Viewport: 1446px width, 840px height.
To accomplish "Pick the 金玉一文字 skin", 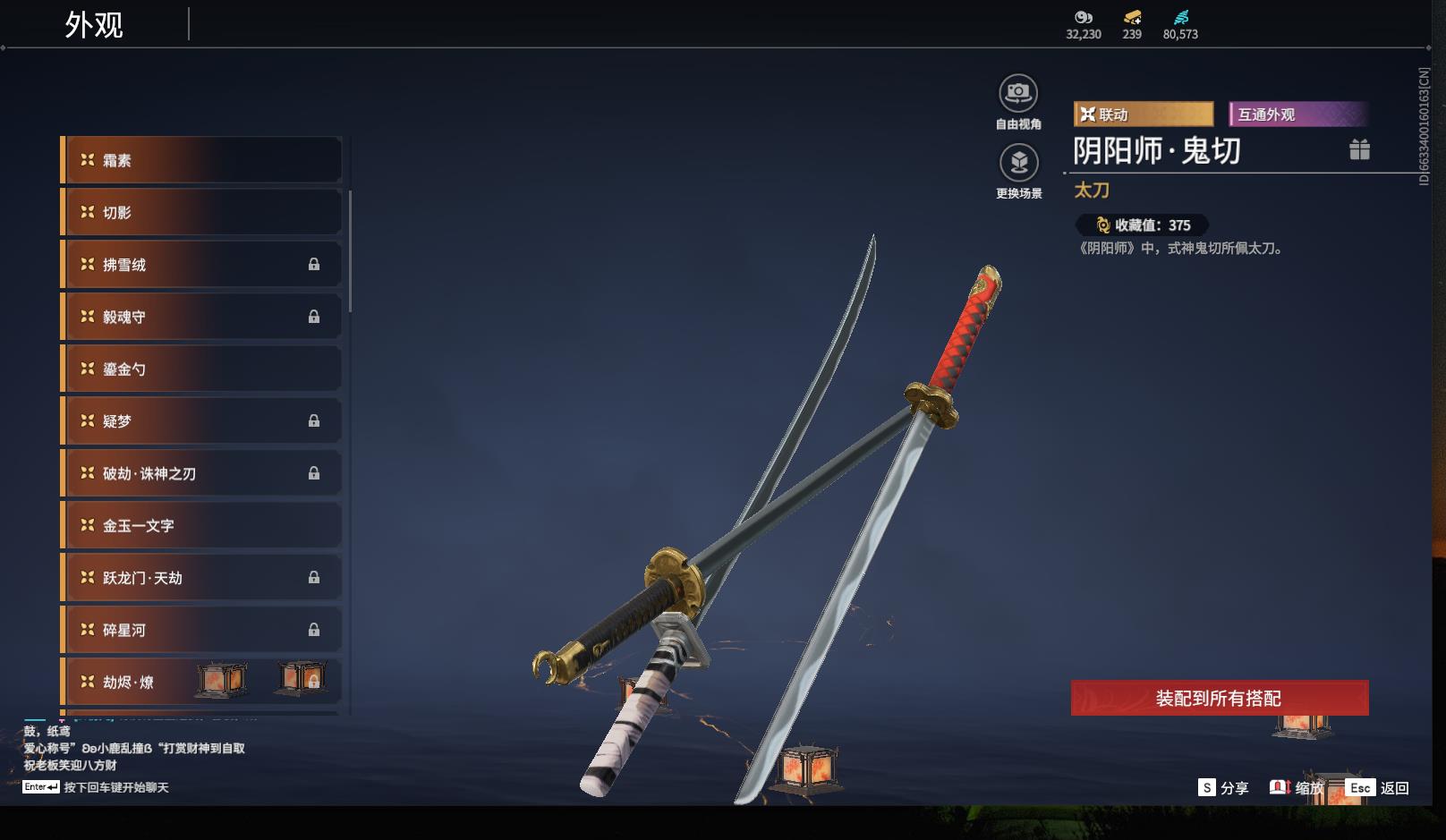I will click(201, 525).
